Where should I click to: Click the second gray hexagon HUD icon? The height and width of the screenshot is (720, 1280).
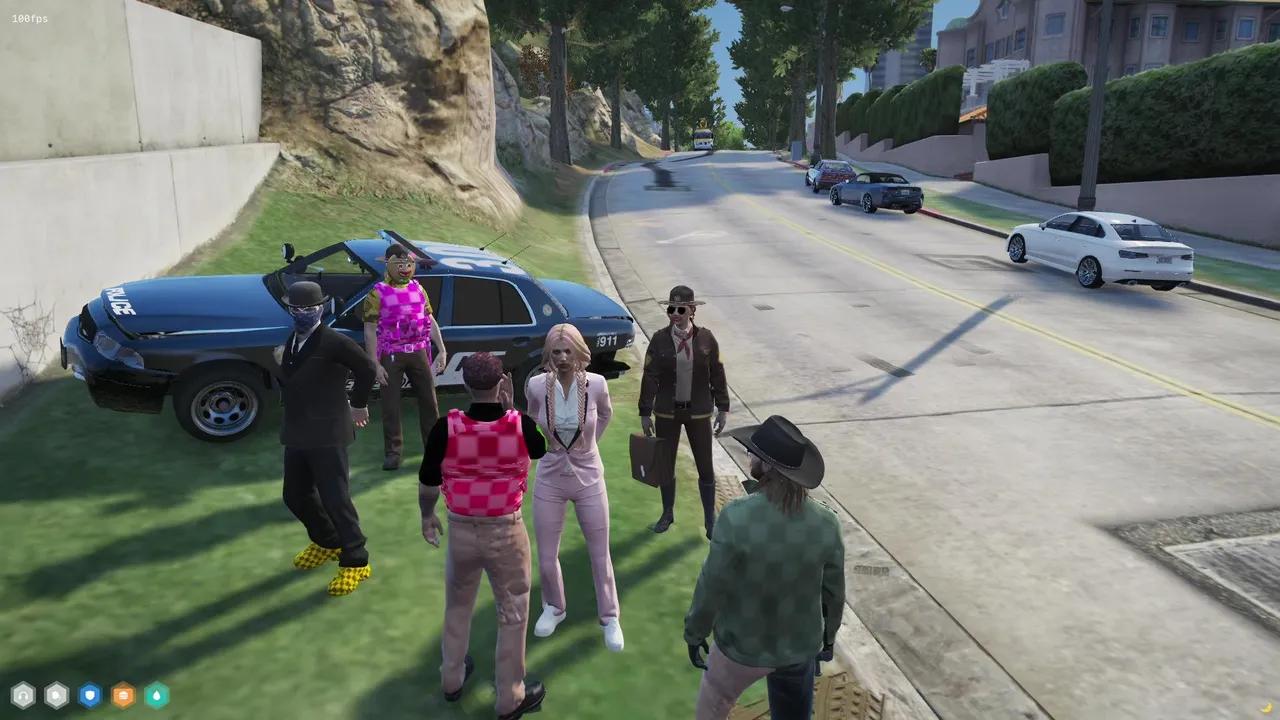click(57, 695)
